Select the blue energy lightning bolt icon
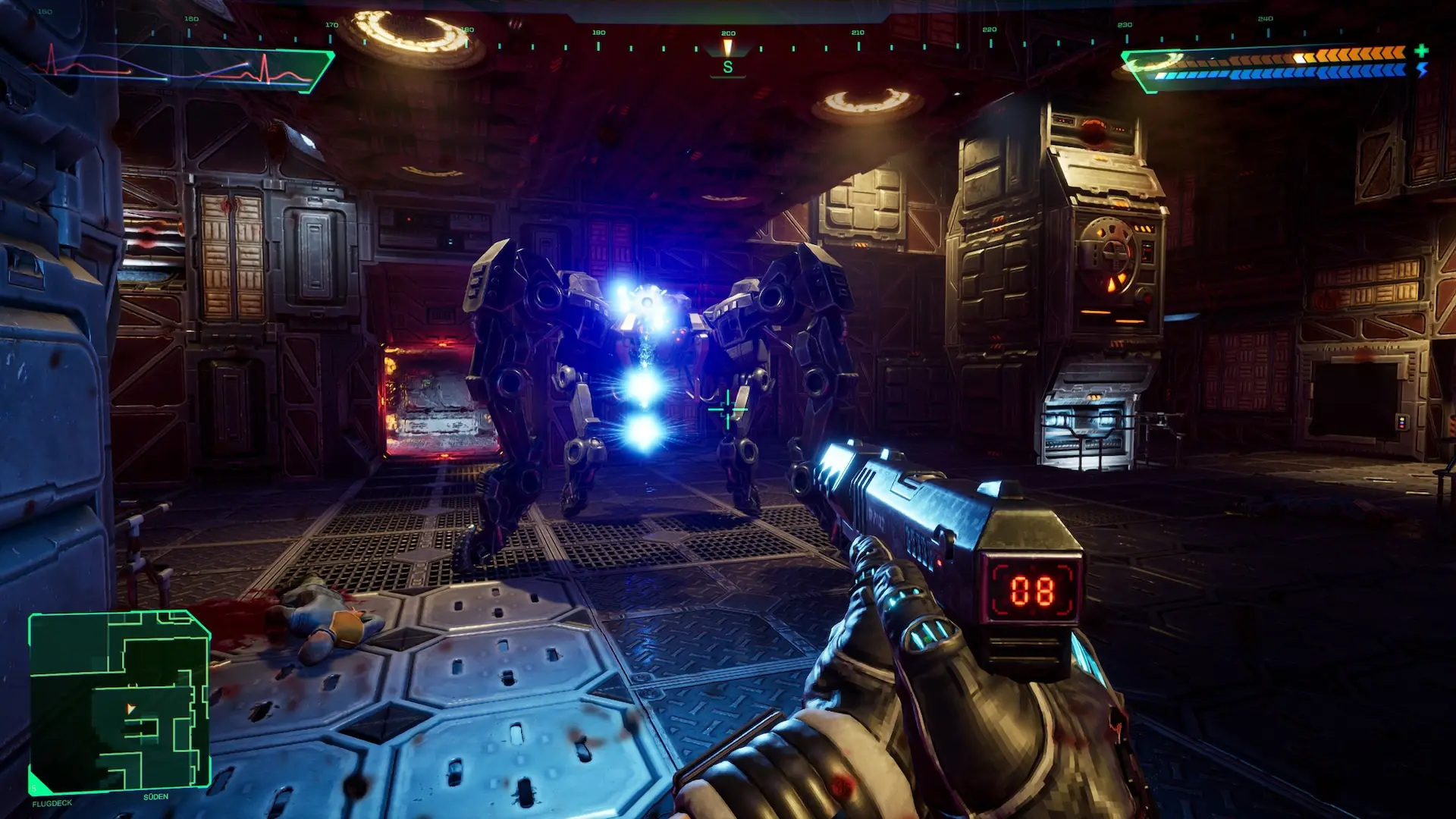1456x819 pixels. pos(1422,70)
